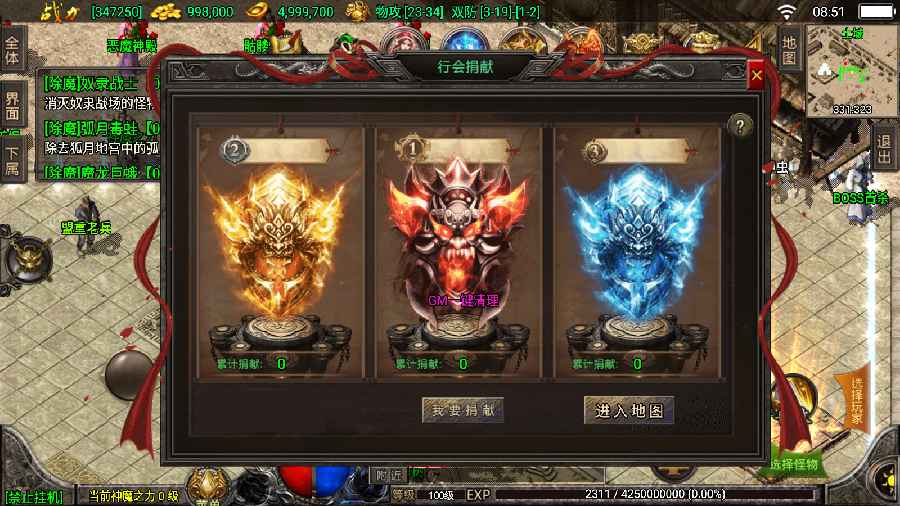
Task: Open the question mark help icon
Action: coord(739,125)
